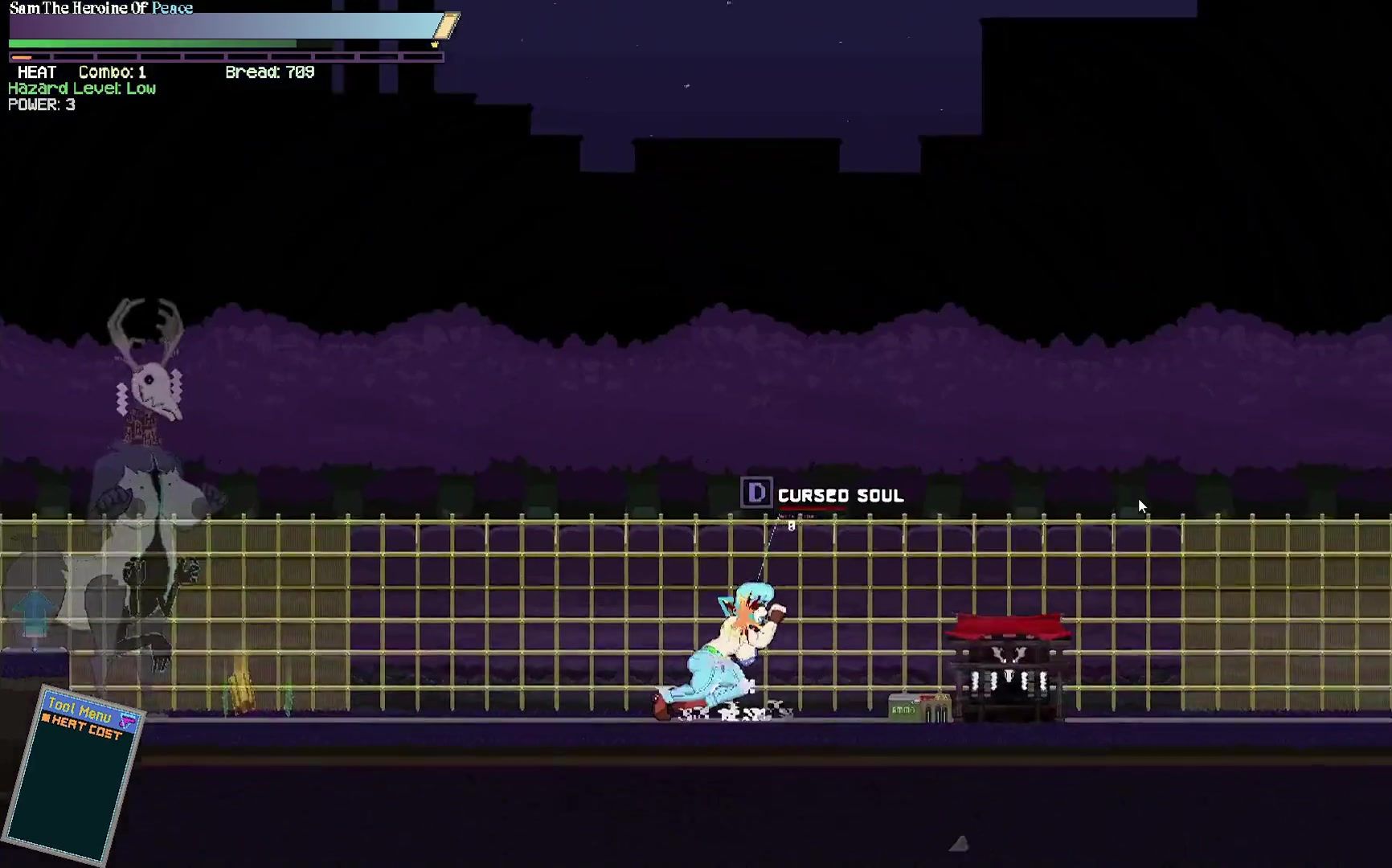Click the pink gun icon on Tool Menu
Viewport: 1392px width, 868px height.
(127, 721)
